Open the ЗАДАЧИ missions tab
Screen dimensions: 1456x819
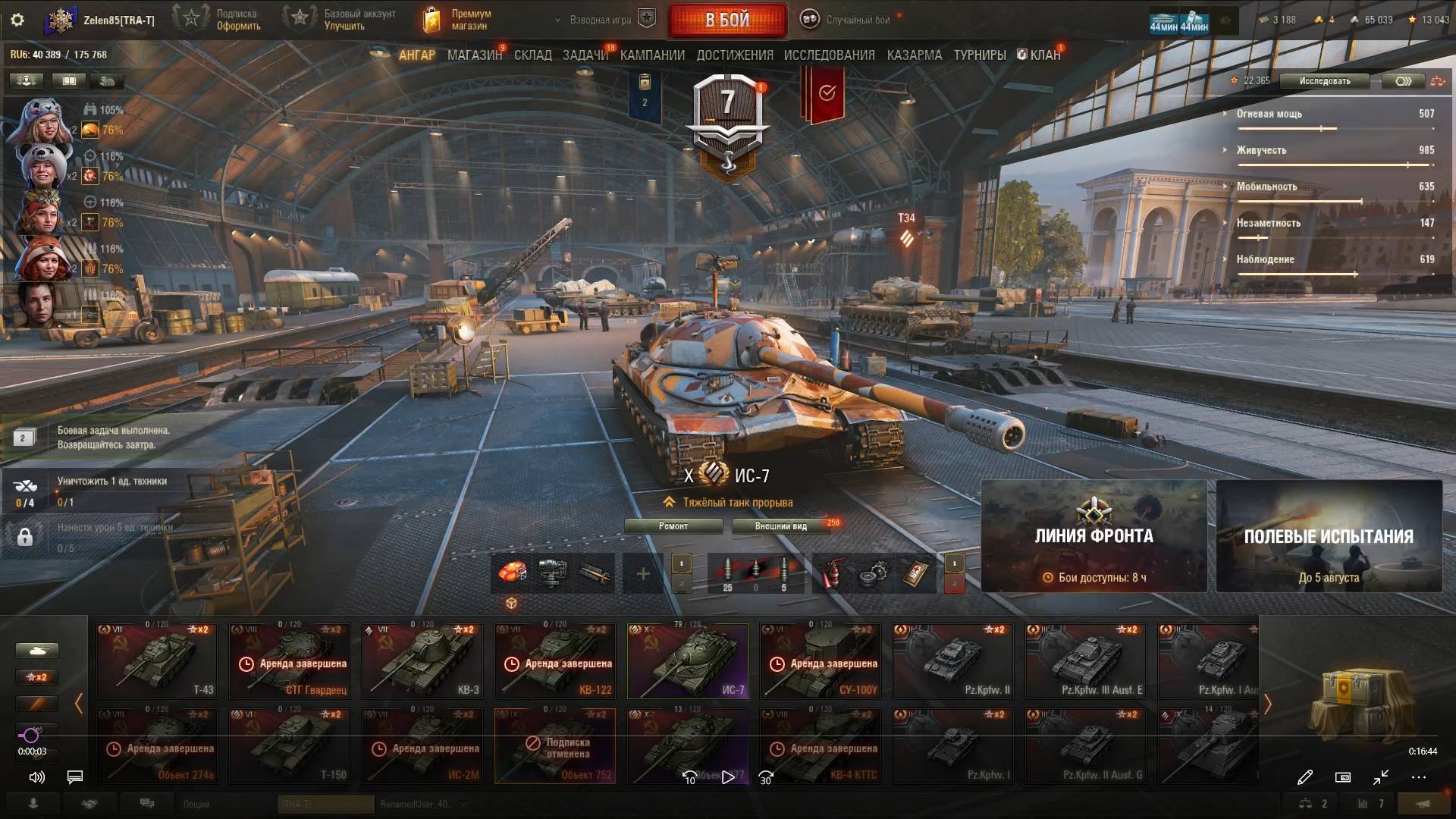585,55
